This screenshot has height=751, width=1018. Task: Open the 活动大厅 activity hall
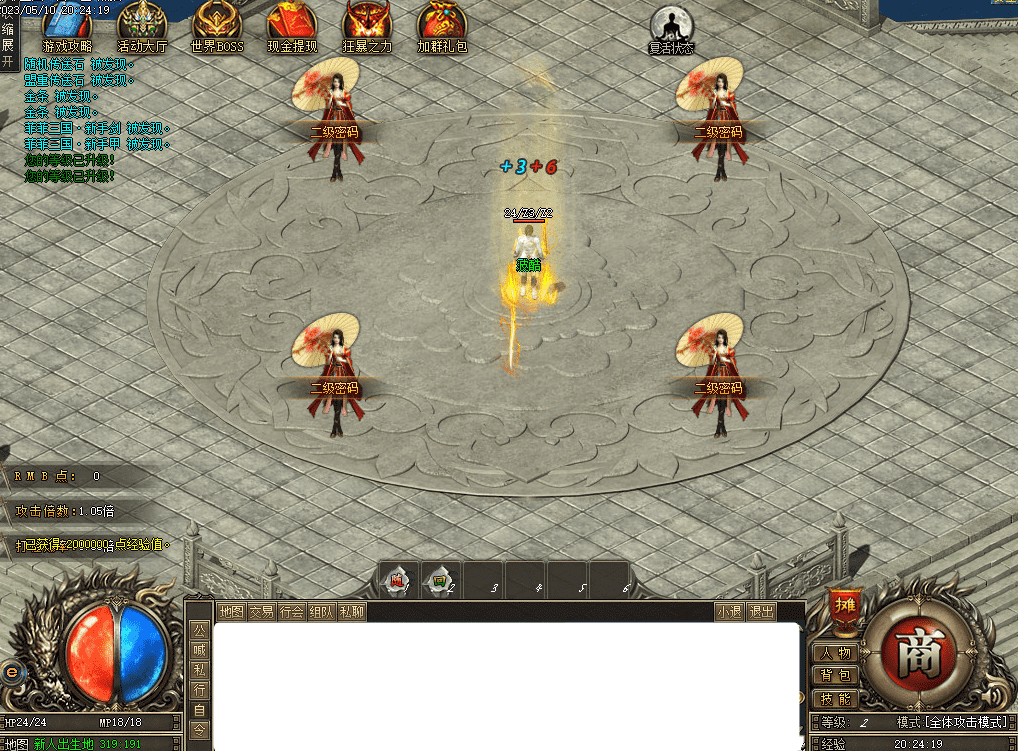pyautogui.click(x=142, y=22)
